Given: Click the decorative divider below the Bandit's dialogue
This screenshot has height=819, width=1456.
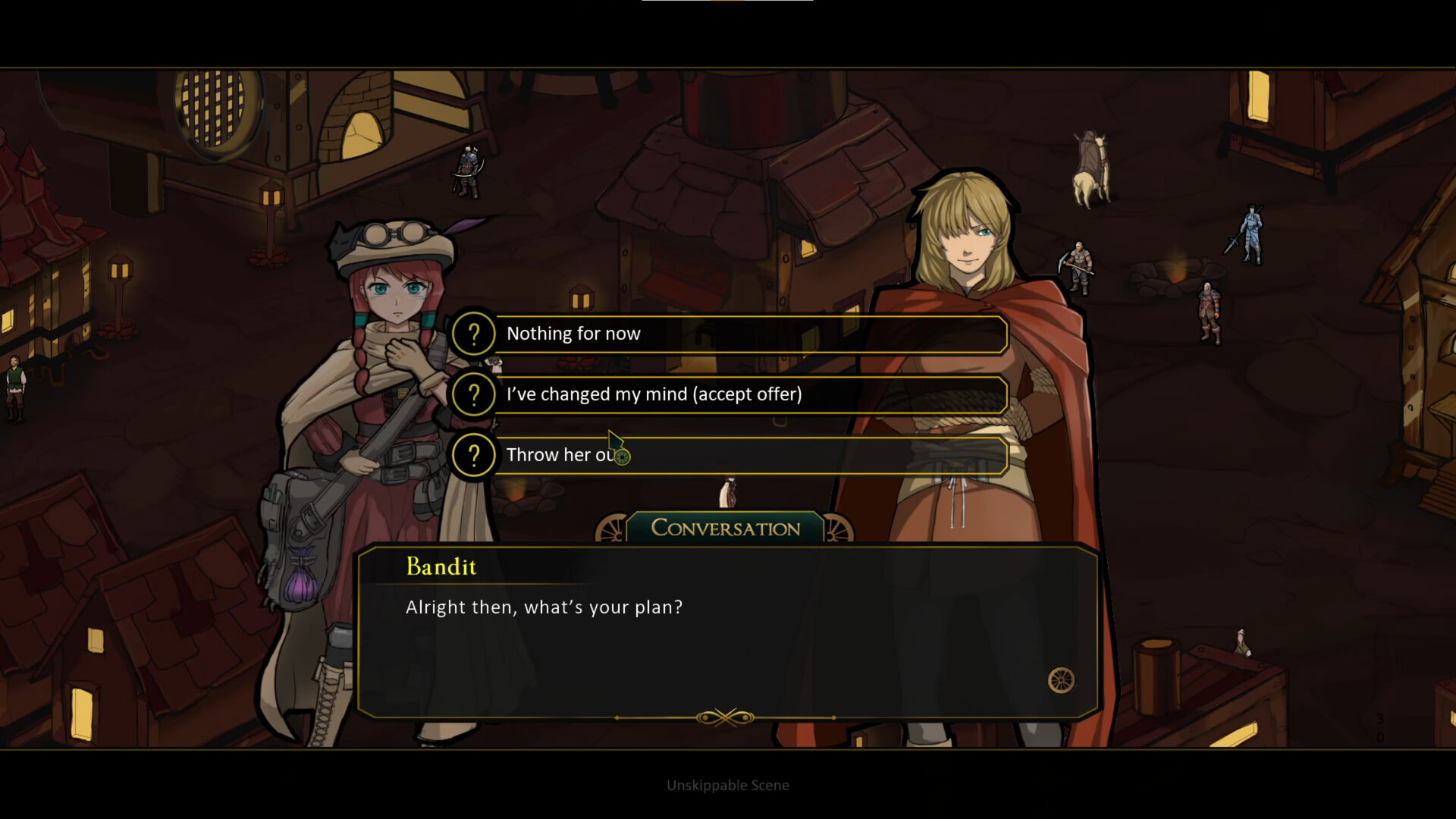Looking at the screenshot, I should point(726,716).
